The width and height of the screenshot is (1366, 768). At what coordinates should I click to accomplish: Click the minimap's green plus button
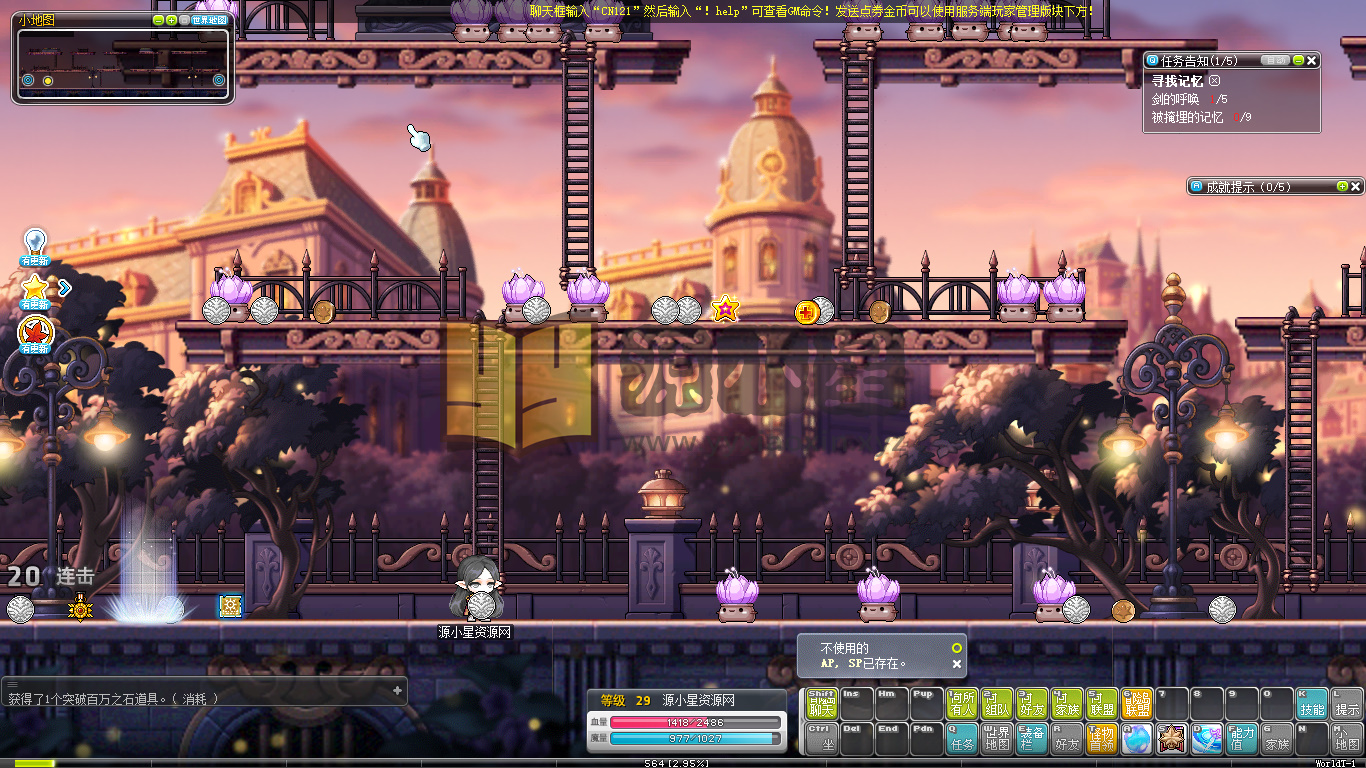click(171, 20)
